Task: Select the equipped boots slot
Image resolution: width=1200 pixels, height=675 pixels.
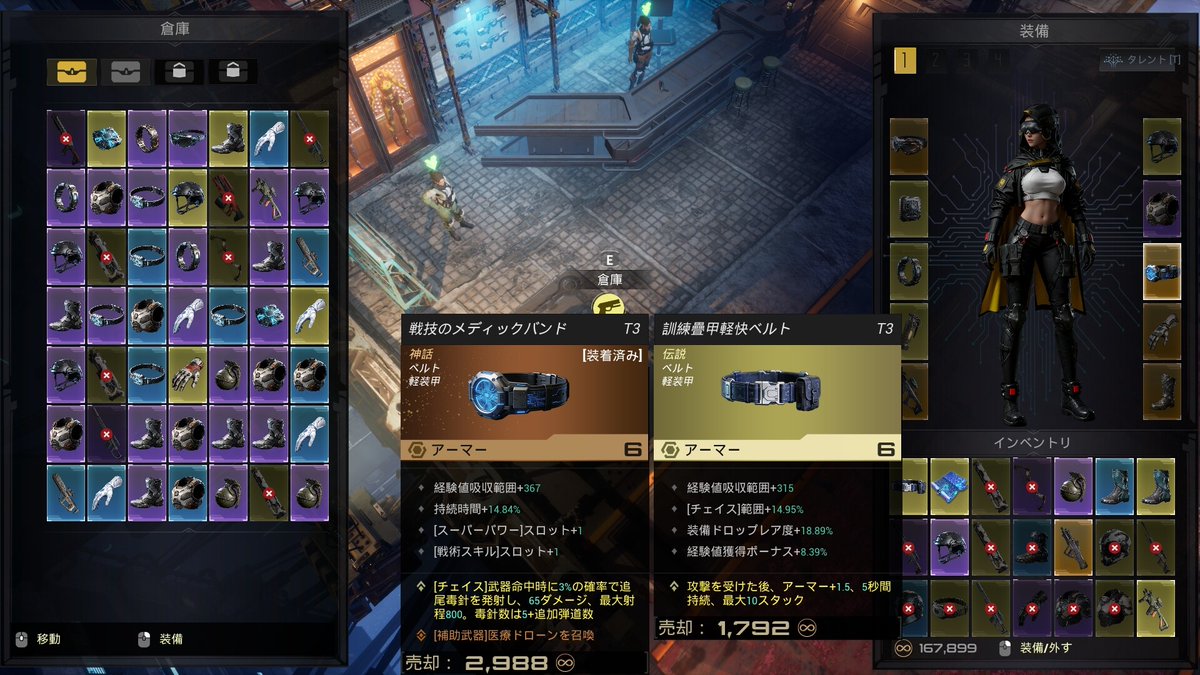Action: pyautogui.click(x=1162, y=392)
